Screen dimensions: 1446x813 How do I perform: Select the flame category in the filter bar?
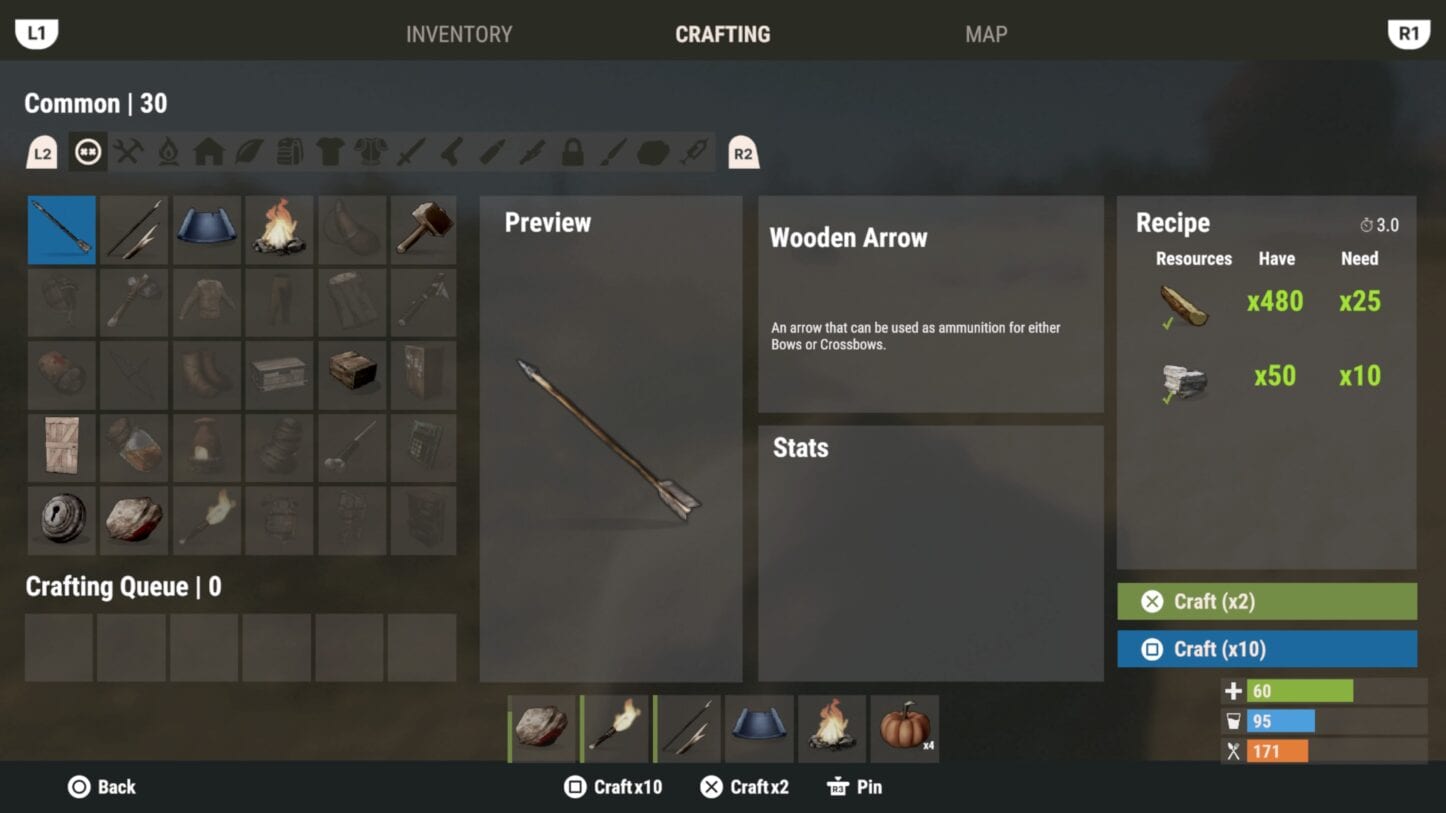coord(168,152)
